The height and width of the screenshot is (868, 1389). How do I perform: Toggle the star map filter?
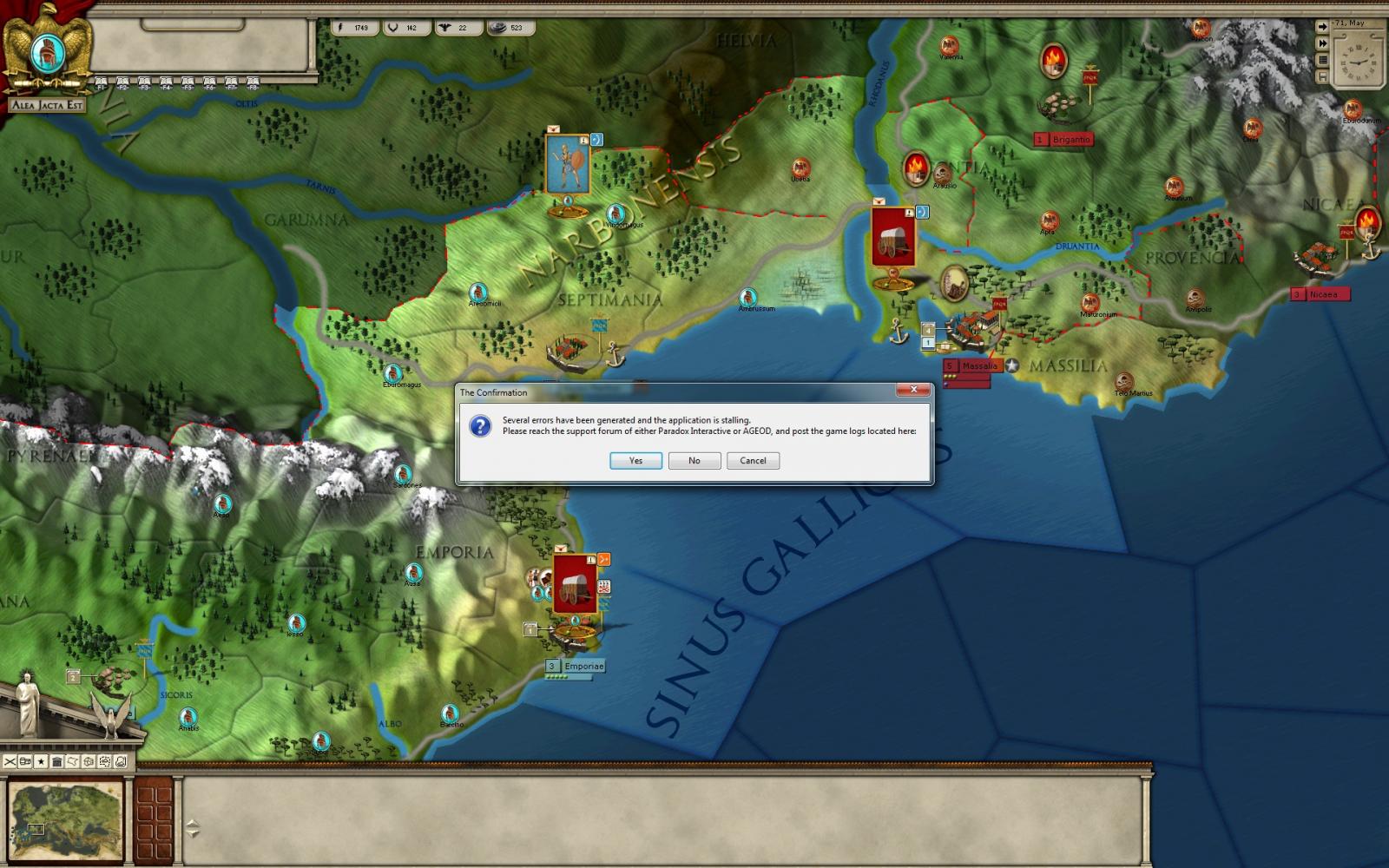(x=41, y=761)
